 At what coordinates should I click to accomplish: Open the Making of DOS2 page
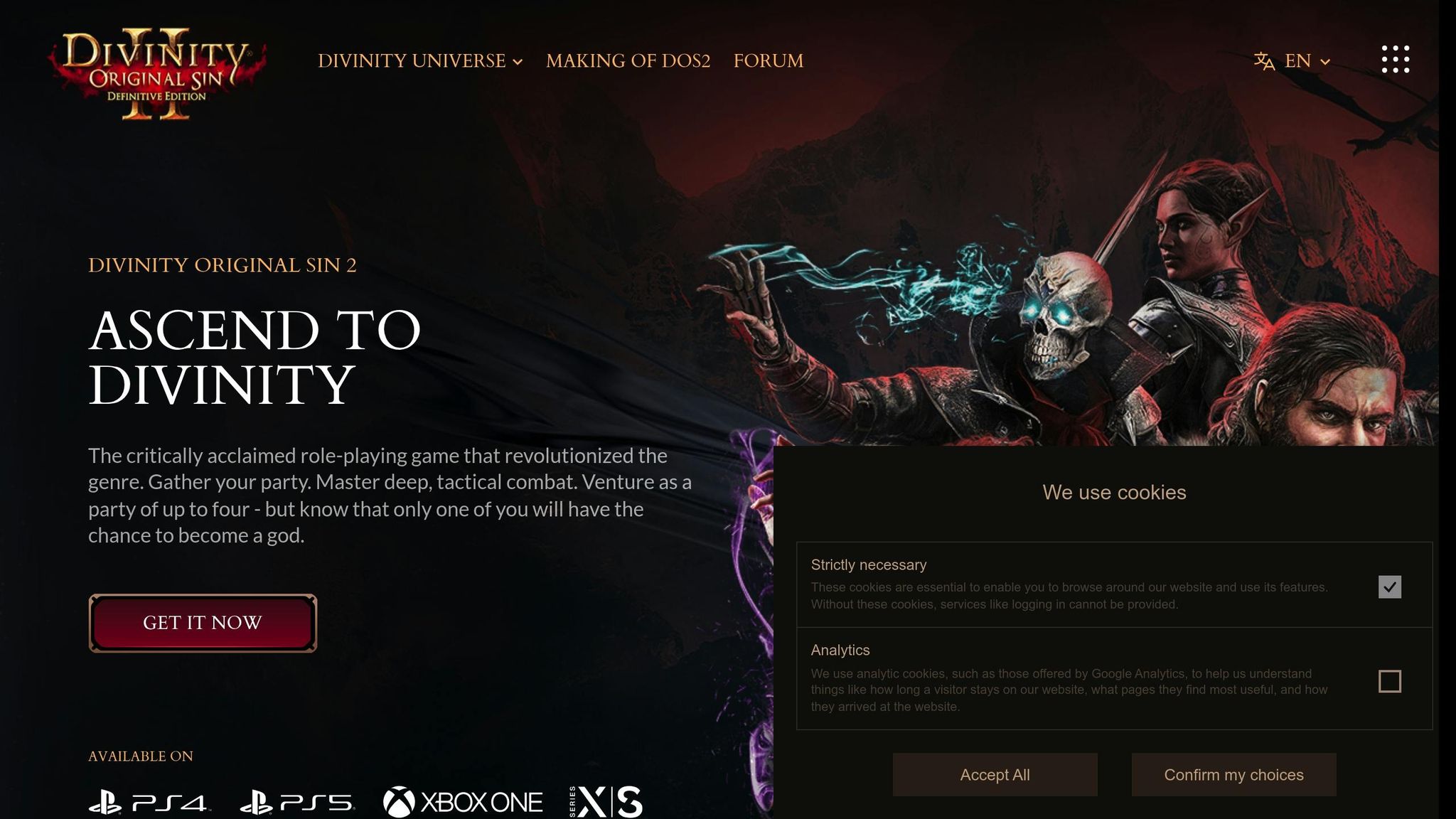[628, 61]
